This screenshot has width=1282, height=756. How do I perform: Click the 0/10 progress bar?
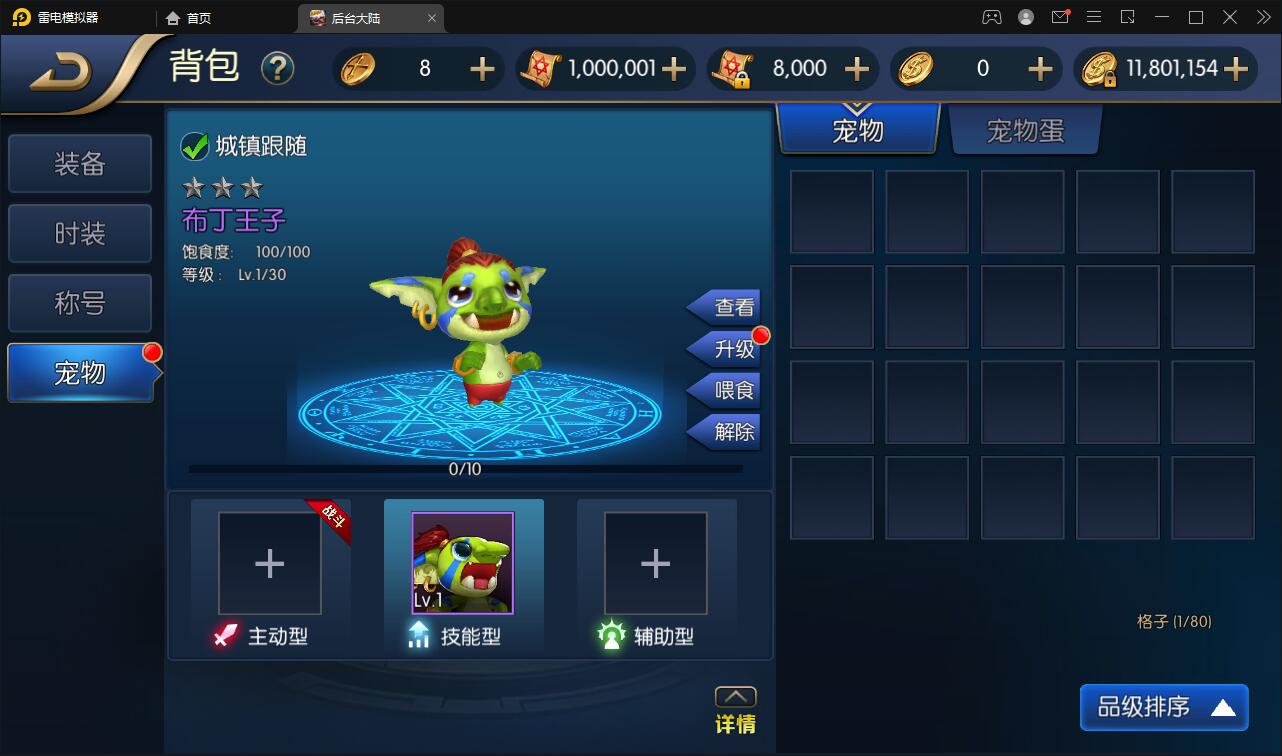point(467,468)
